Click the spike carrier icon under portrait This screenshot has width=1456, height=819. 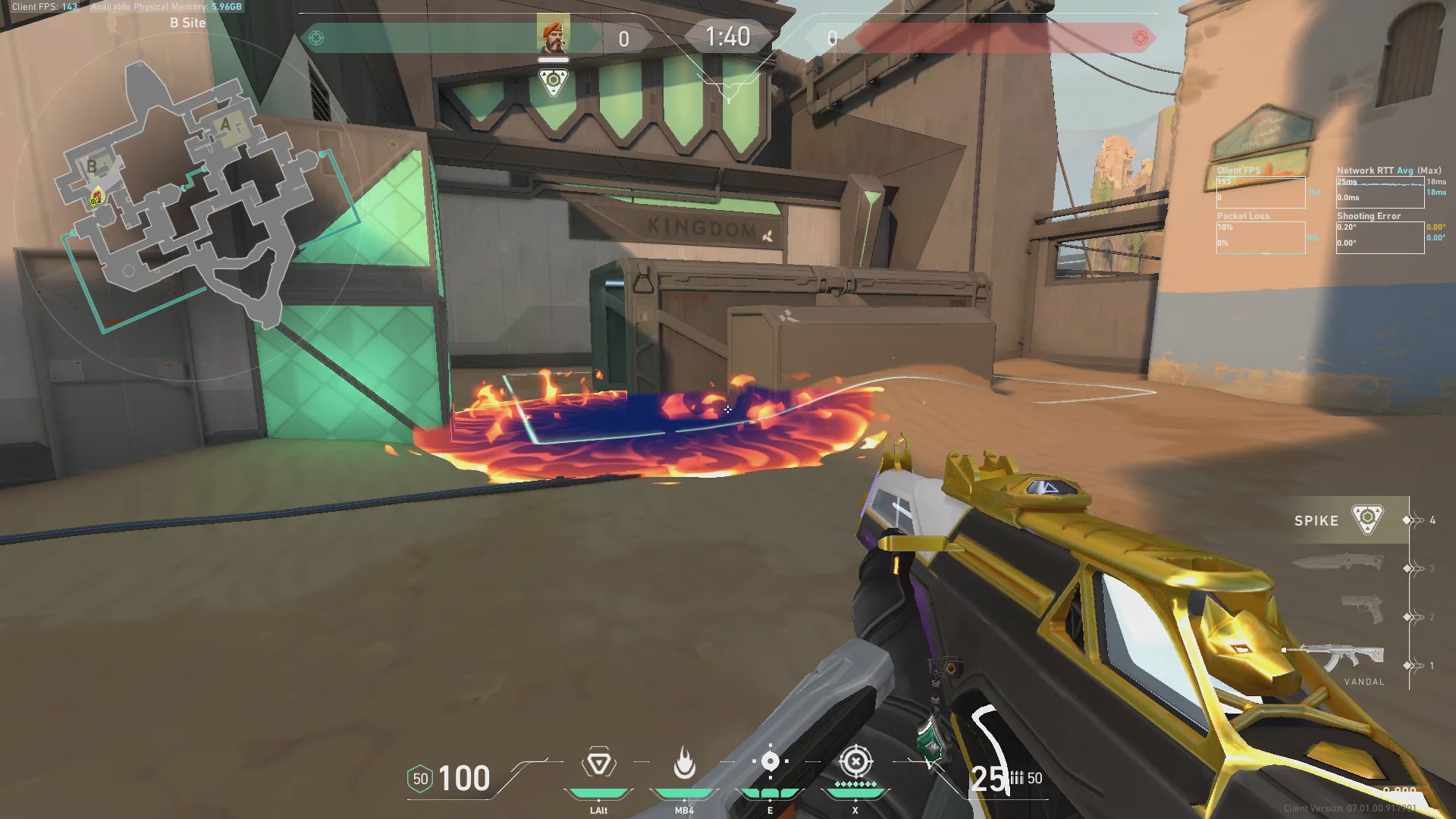pyautogui.click(x=553, y=80)
